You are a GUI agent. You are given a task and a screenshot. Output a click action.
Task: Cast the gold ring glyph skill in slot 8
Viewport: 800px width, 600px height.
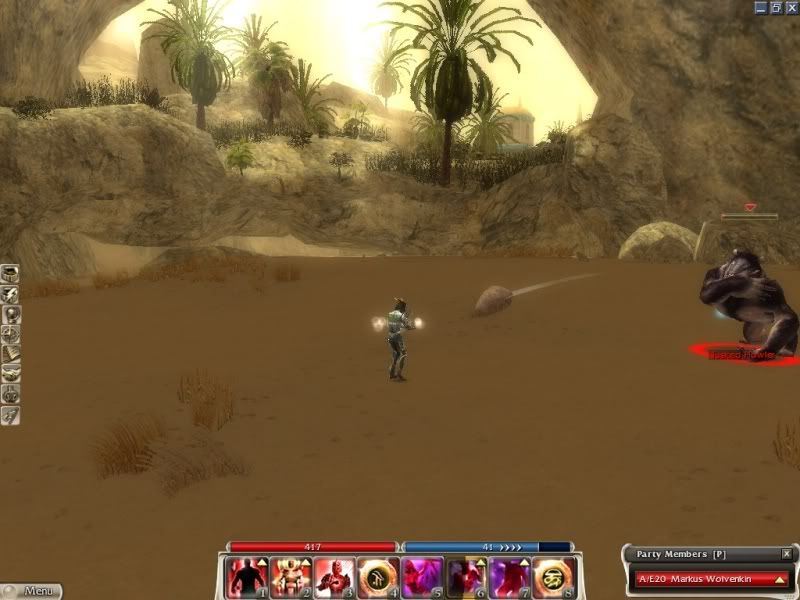[x=552, y=577]
